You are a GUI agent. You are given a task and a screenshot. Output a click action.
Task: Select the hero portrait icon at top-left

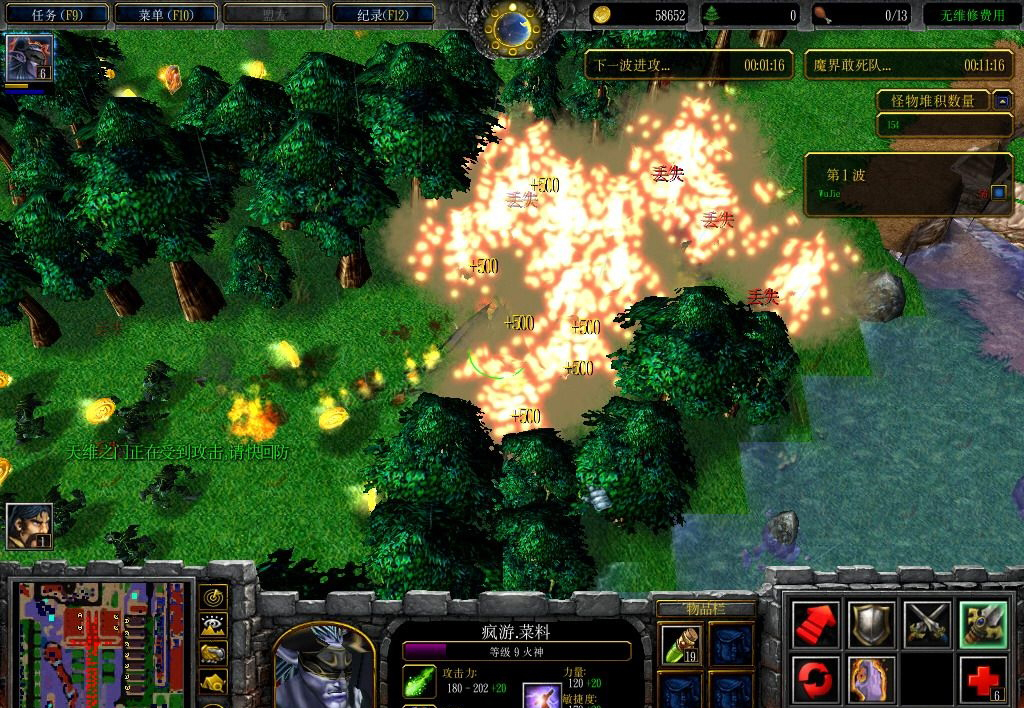coord(29,57)
